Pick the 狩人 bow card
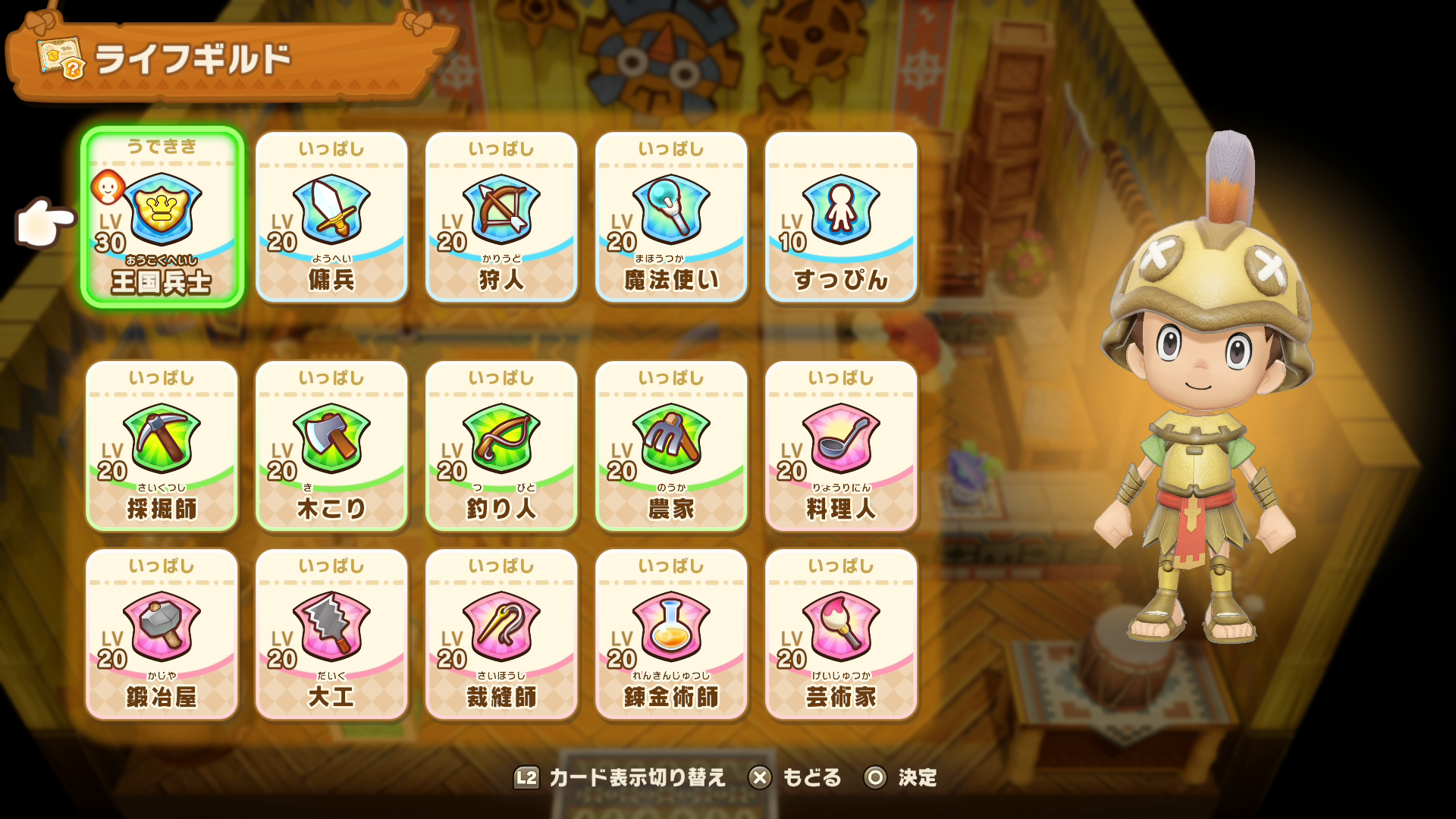 pos(501,217)
